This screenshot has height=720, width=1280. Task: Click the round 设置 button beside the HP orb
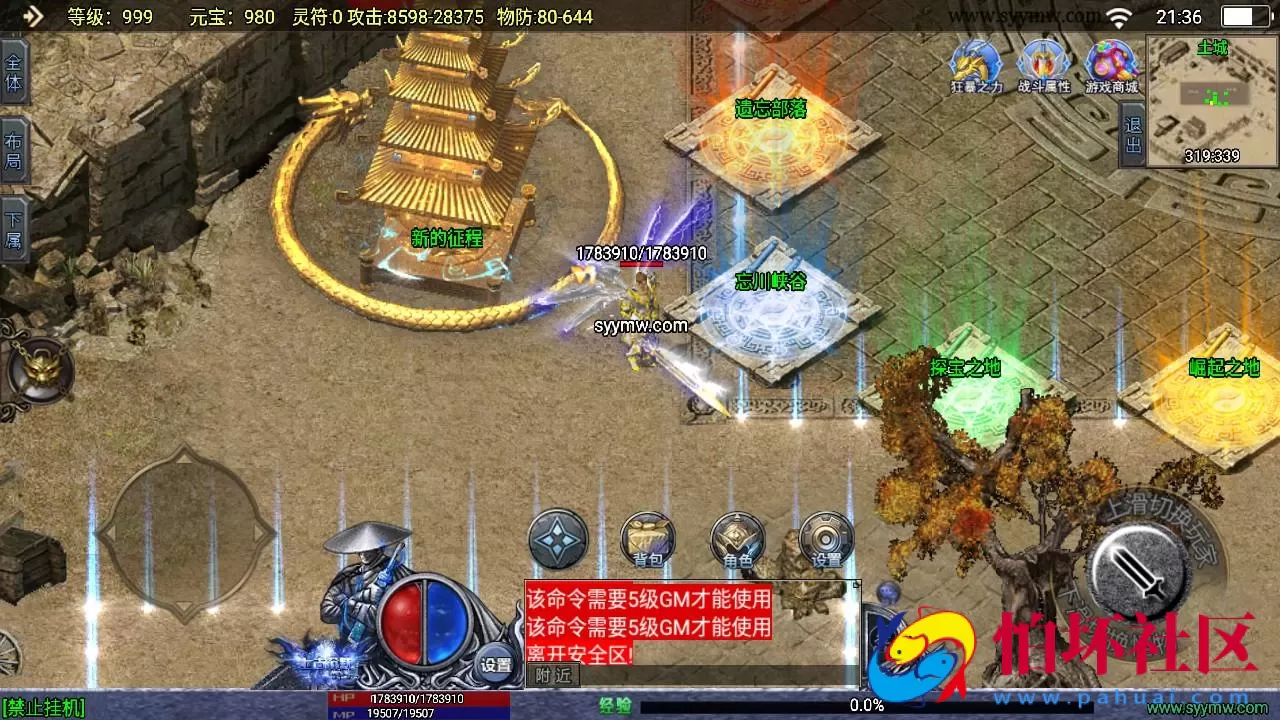pos(496,663)
